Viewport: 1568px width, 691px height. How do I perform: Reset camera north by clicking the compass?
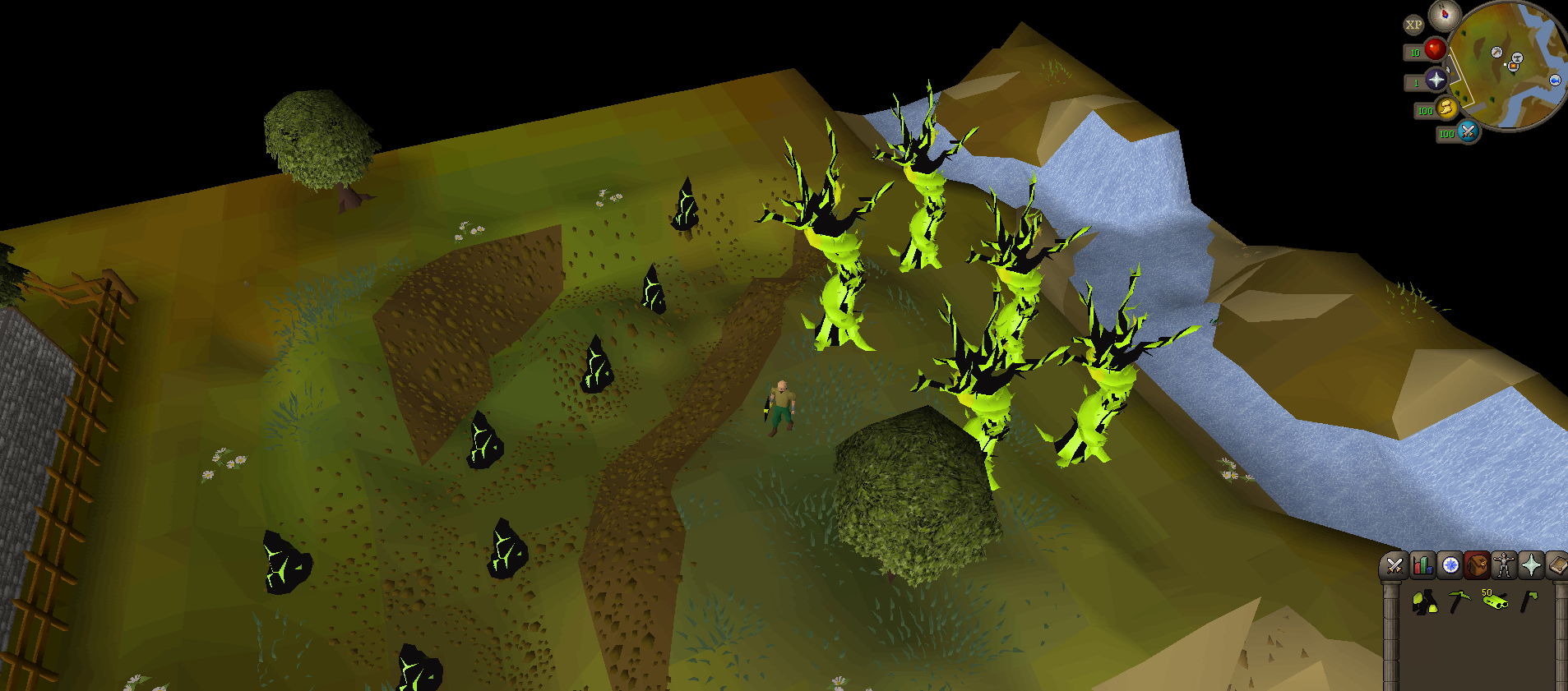(1445, 16)
